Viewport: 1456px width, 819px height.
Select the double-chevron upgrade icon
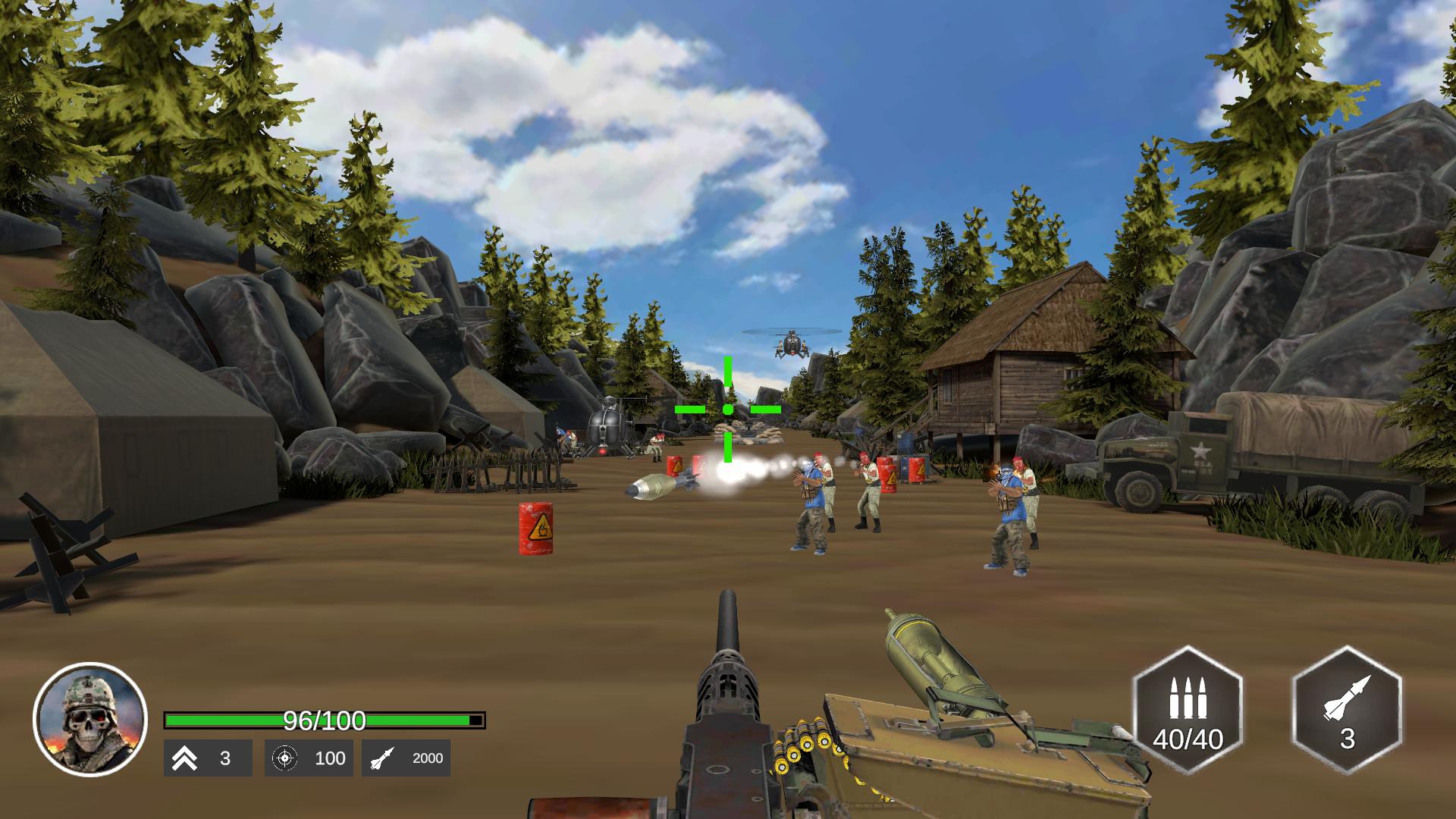click(x=187, y=758)
